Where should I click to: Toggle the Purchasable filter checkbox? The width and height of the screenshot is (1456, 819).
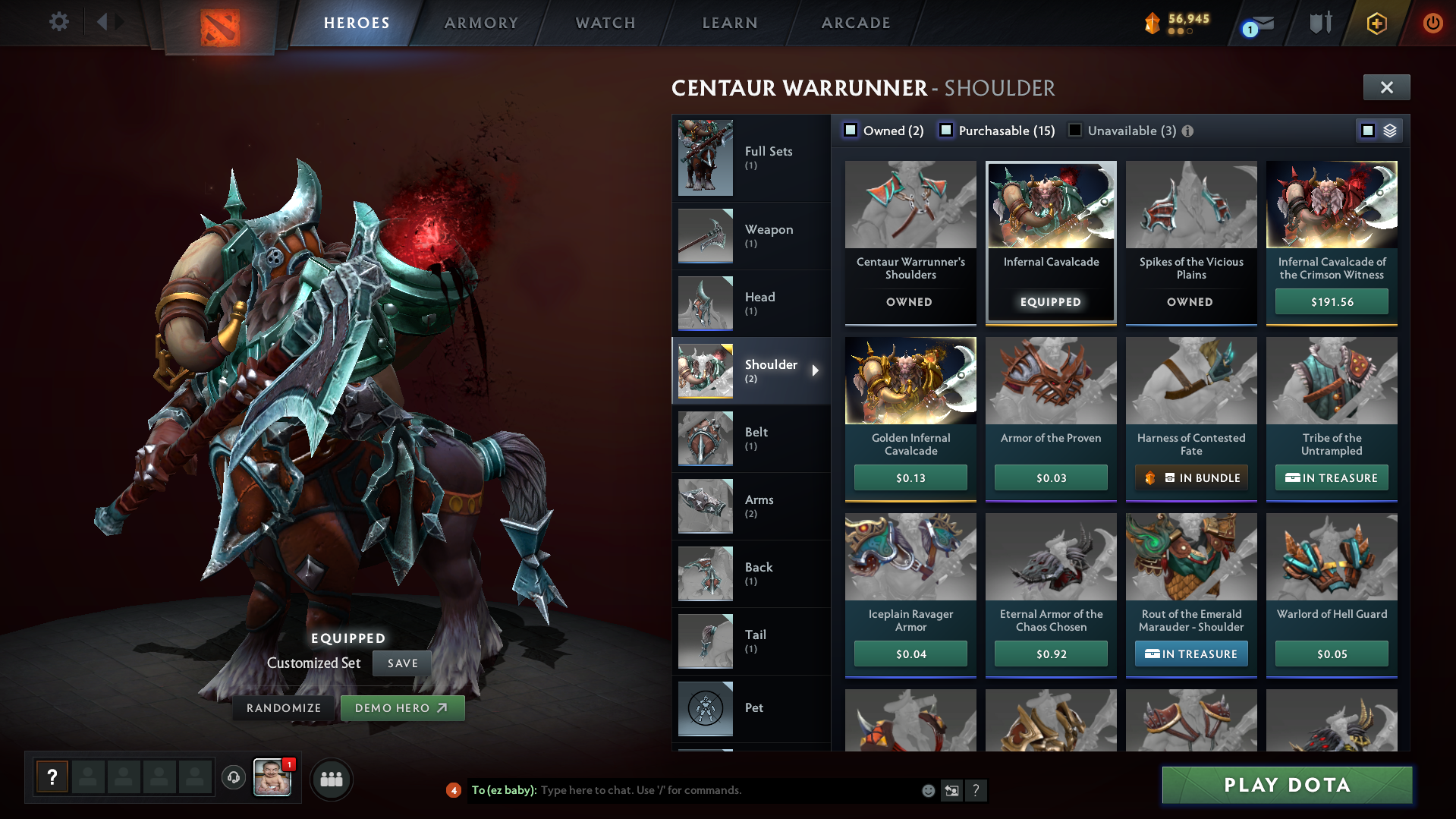coord(946,131)
